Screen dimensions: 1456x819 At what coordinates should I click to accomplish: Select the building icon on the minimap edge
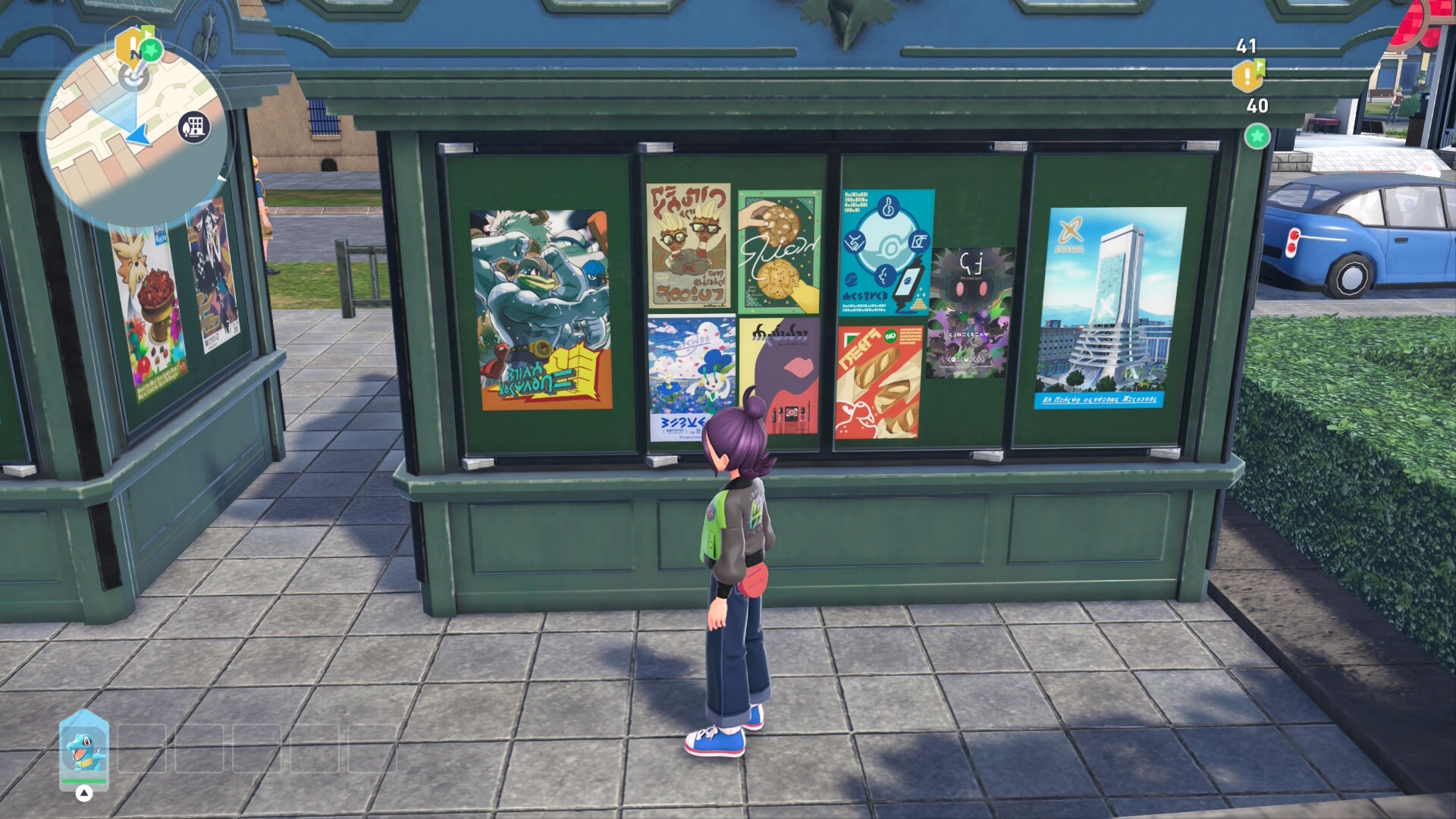tap(194, 127)
